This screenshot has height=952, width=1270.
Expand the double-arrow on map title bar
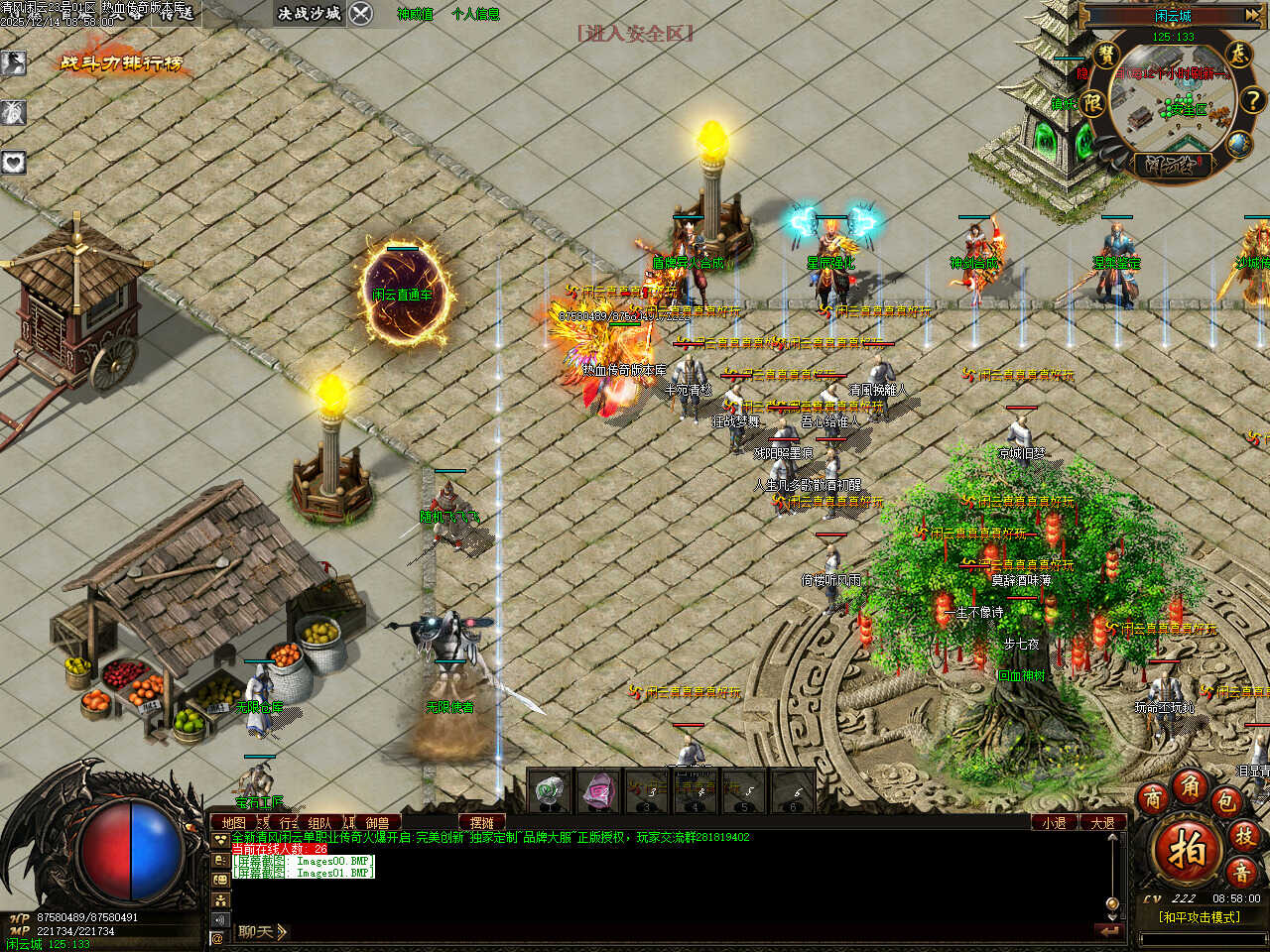pyautogui.click(x=1252, y=15)
